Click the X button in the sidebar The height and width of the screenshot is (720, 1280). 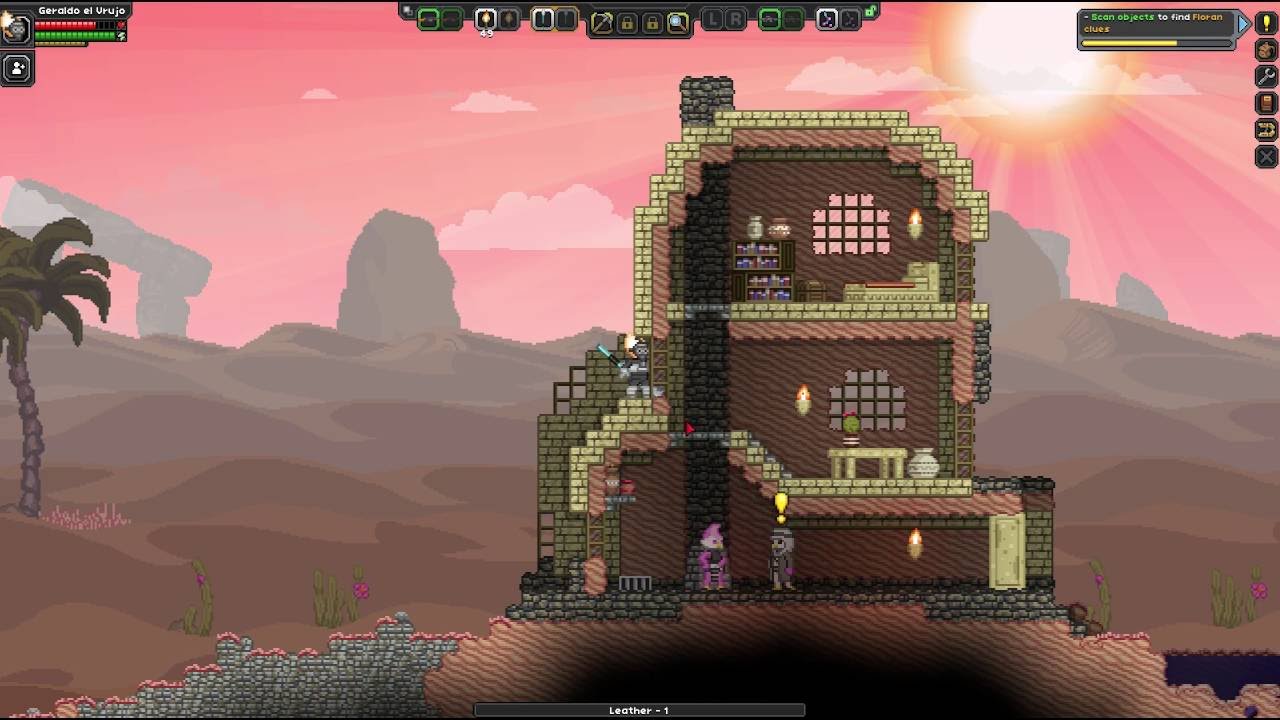point(1266,157)
